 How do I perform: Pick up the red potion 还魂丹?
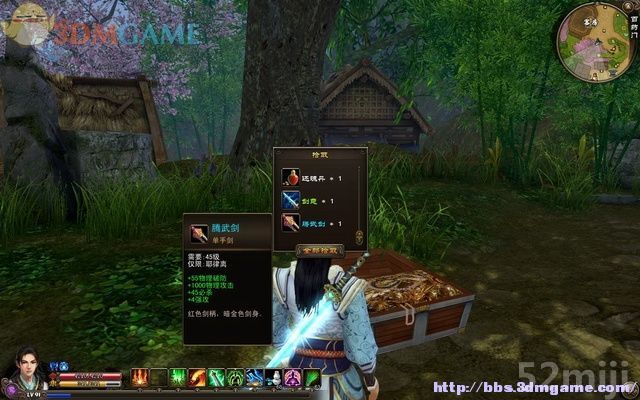(x=292, y=178)
